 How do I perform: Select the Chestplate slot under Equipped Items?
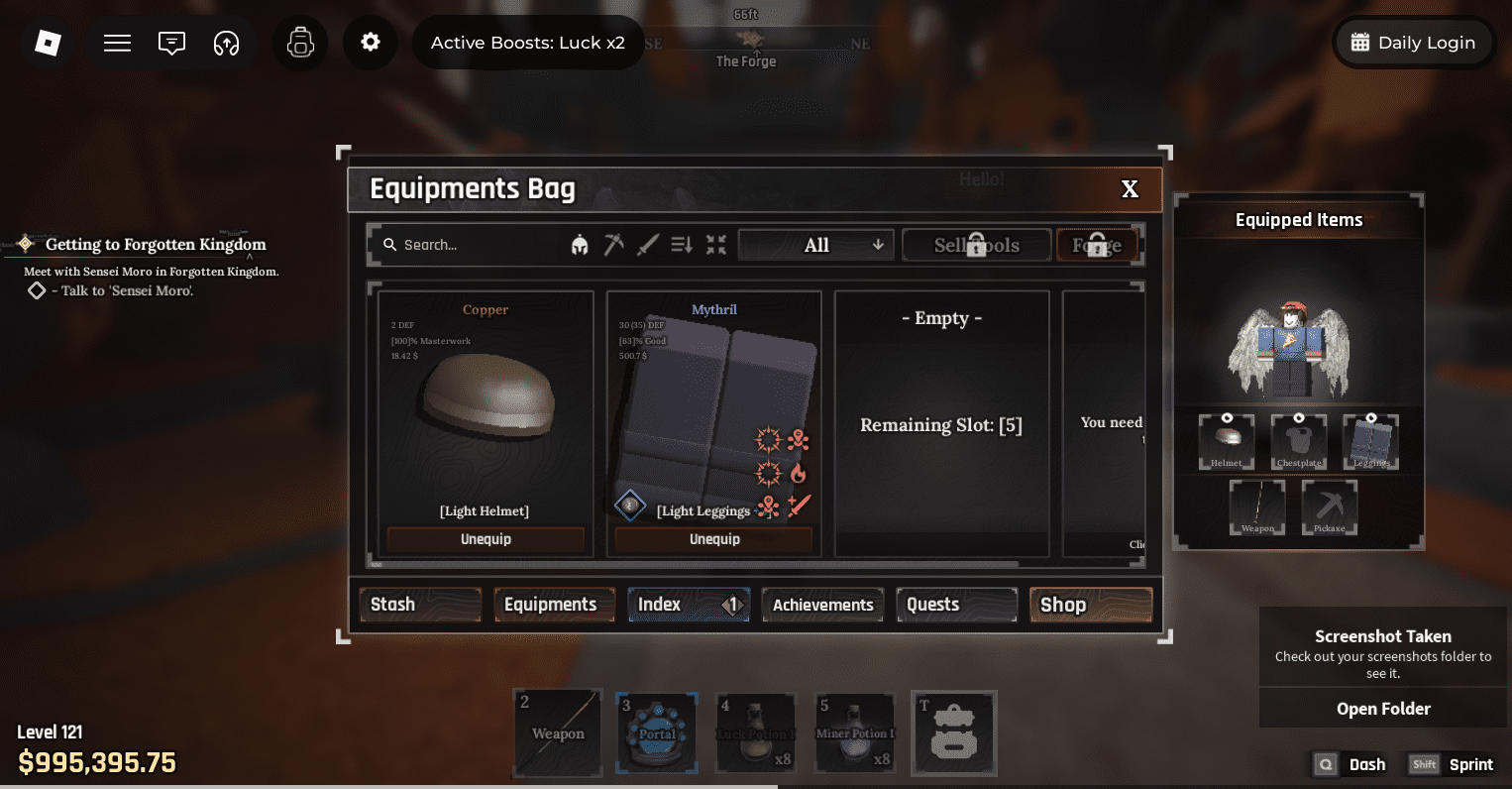[x=1298, y=441]
